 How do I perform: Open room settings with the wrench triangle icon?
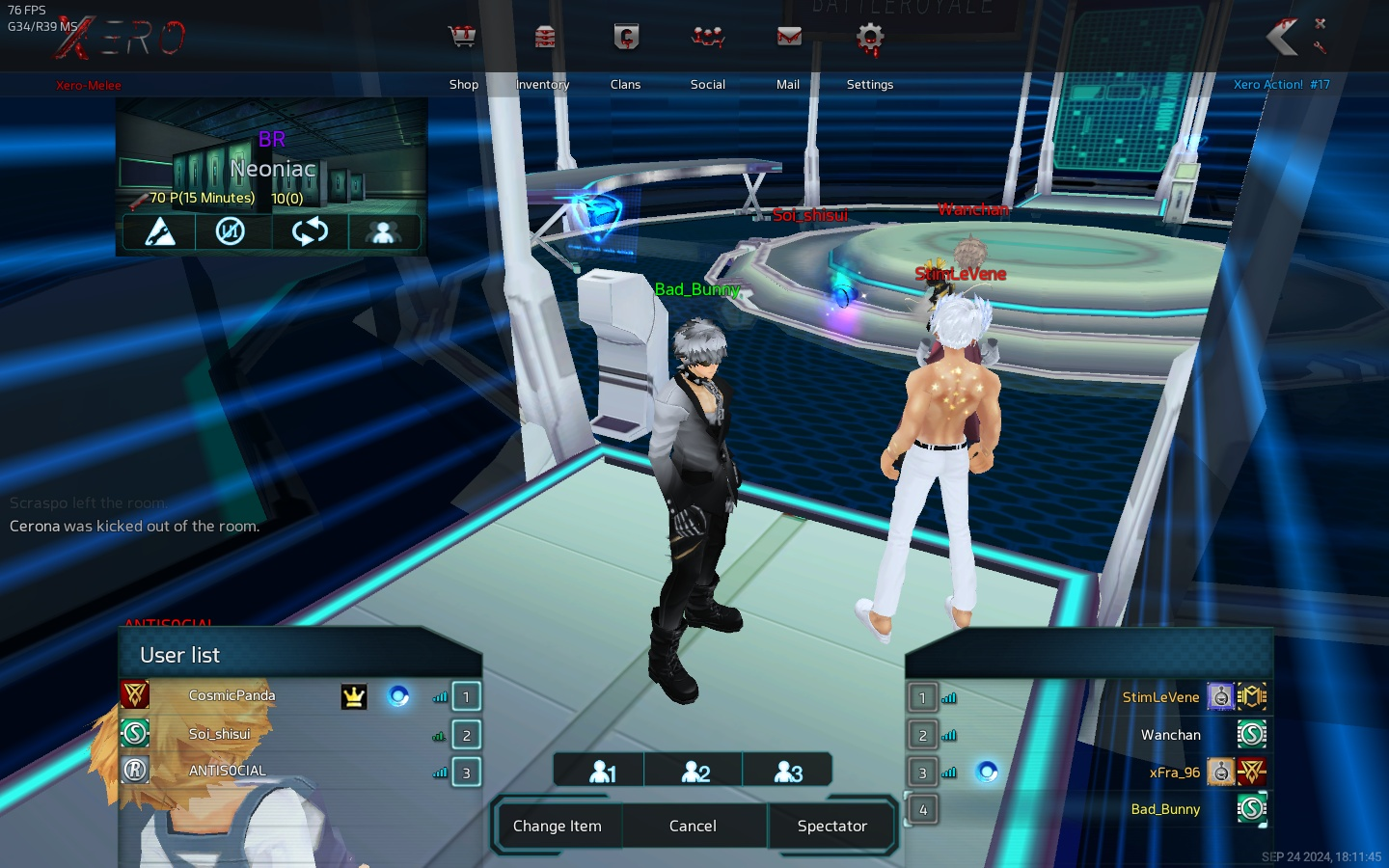point(159,232)
